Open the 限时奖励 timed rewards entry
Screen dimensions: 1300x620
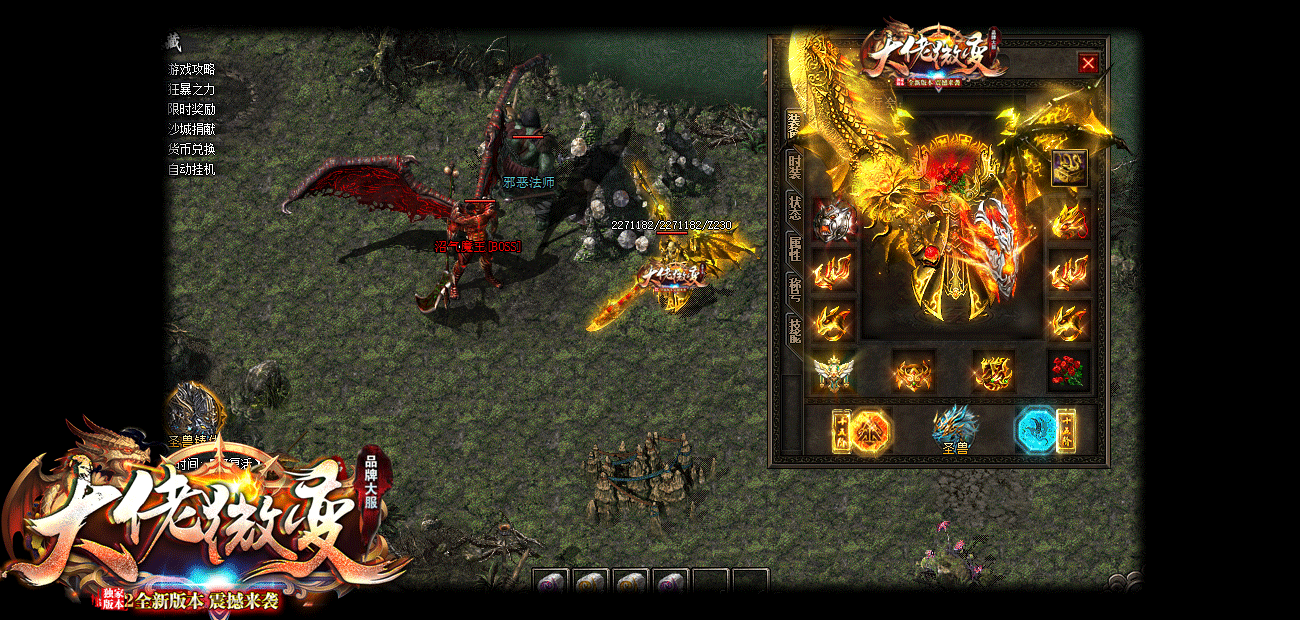pos(191,109)
